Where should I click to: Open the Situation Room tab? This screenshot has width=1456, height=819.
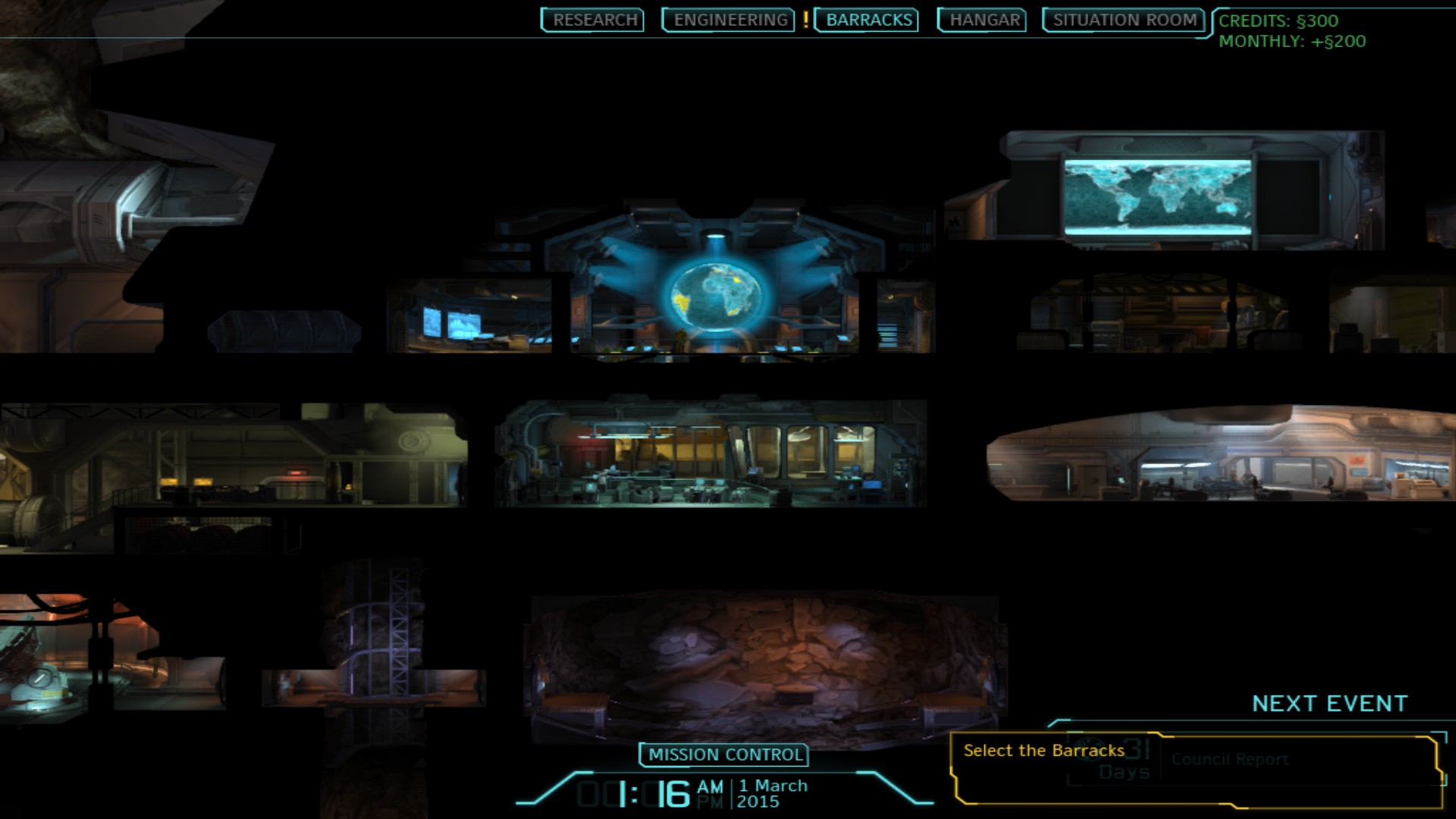coord(1124,20)
